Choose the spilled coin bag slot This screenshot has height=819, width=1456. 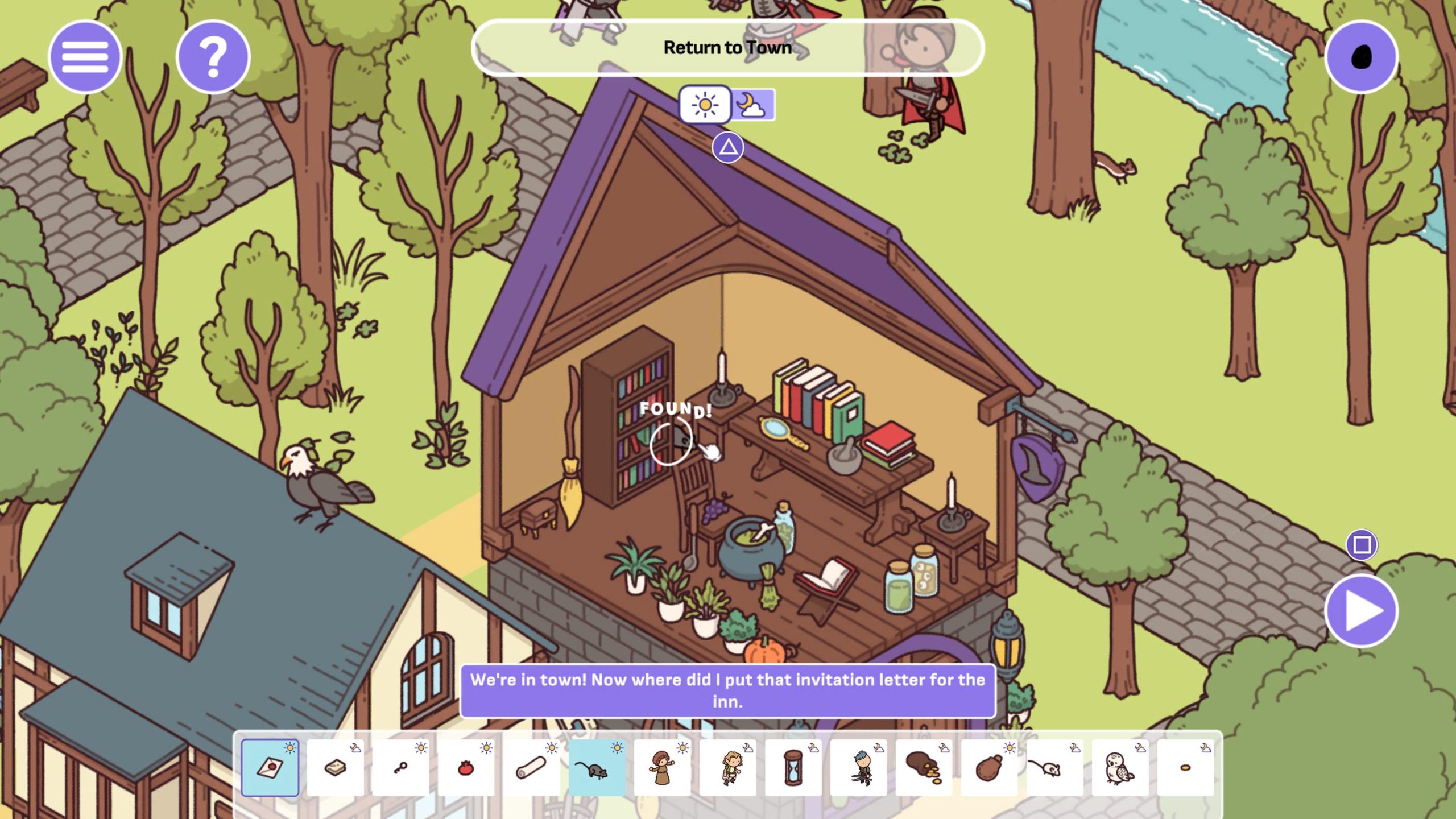[x=924, y=768]
